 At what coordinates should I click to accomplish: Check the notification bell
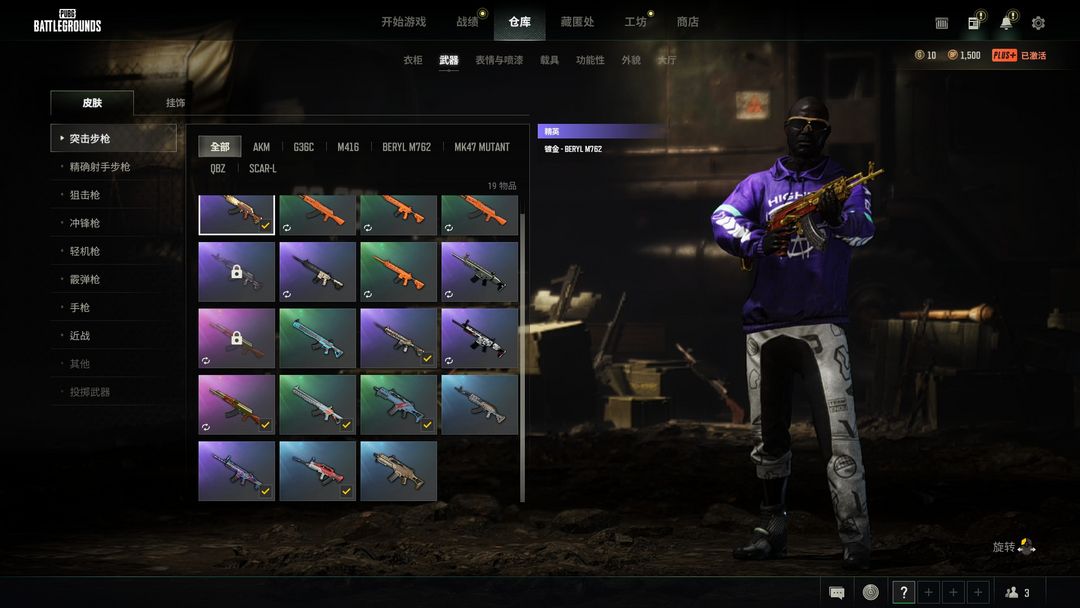tap(1006, 23)
